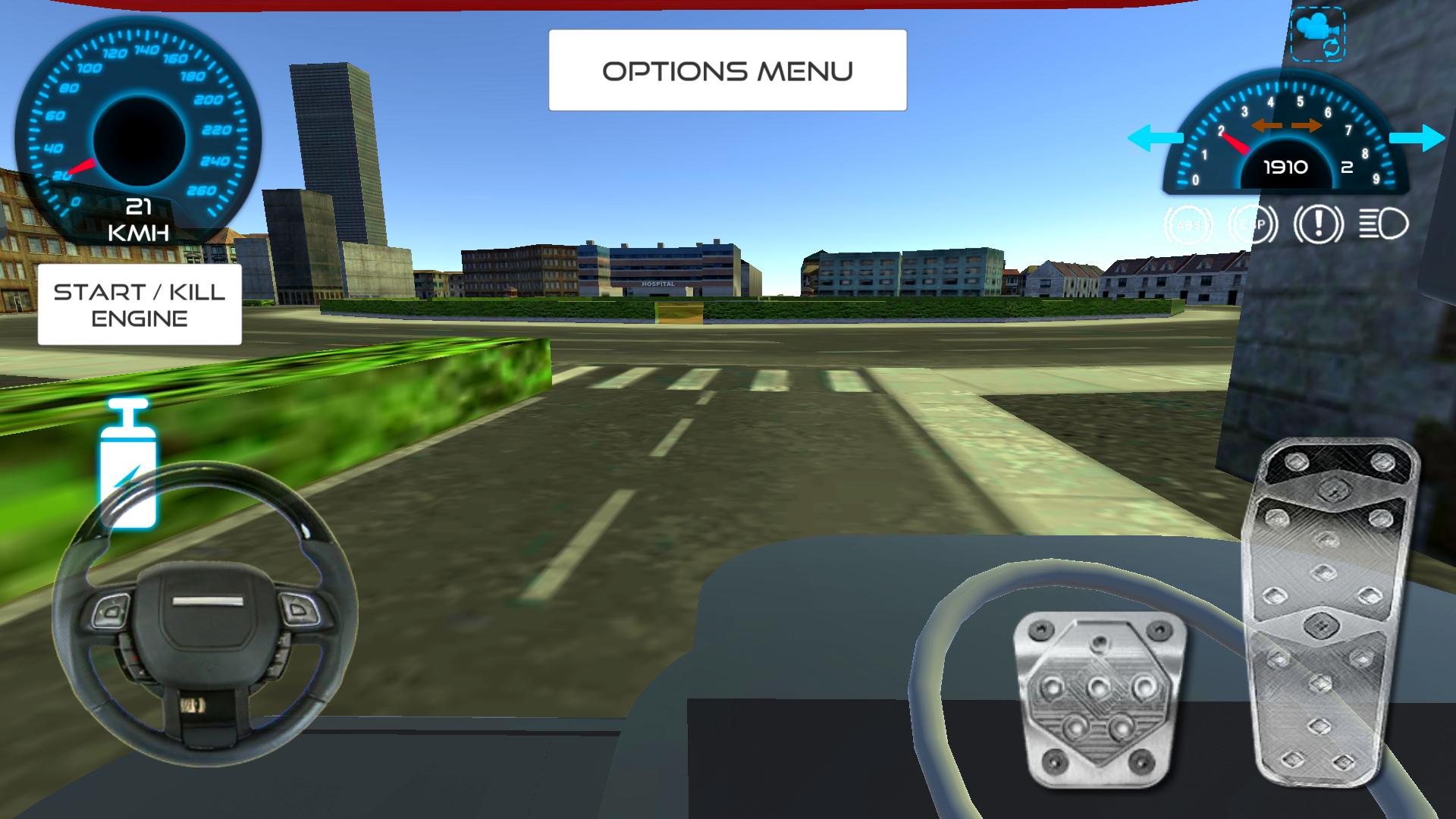The image size is (1456, 819).
Task: Enable the left turn signal arrow
Action: 1154,138
